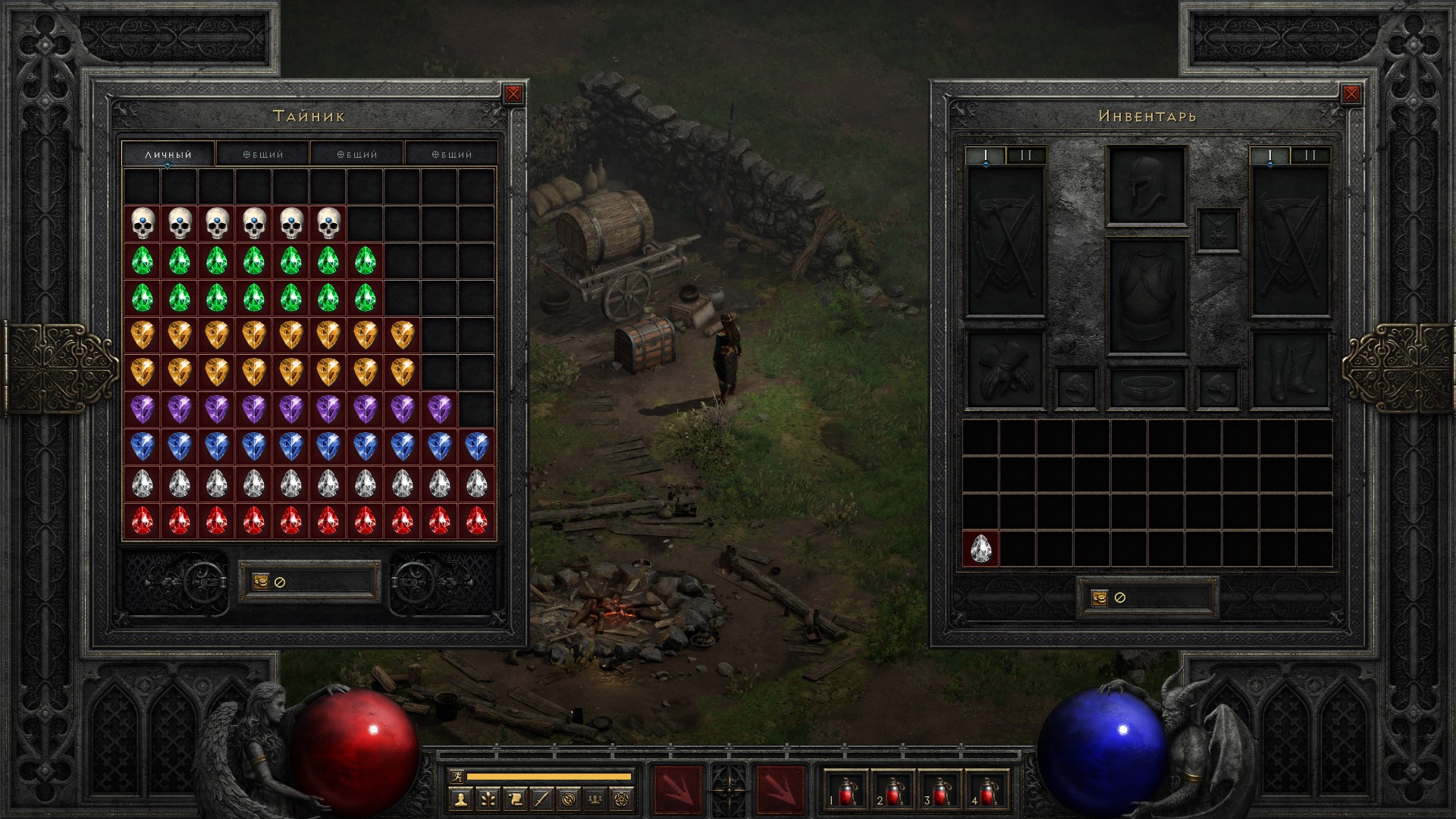Use the health potion in belt slot 4
Image resolution: width=1456 pixels, height=819 pixels.
(987, 791)
